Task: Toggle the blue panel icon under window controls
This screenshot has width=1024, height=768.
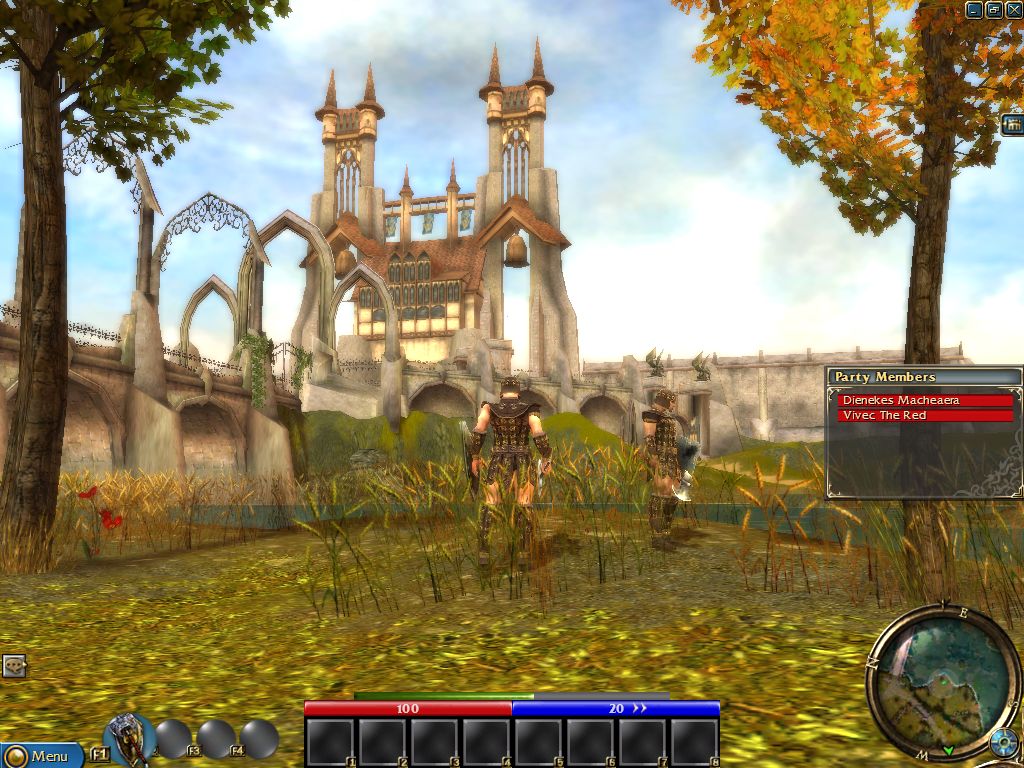Action: point(1012,123)
